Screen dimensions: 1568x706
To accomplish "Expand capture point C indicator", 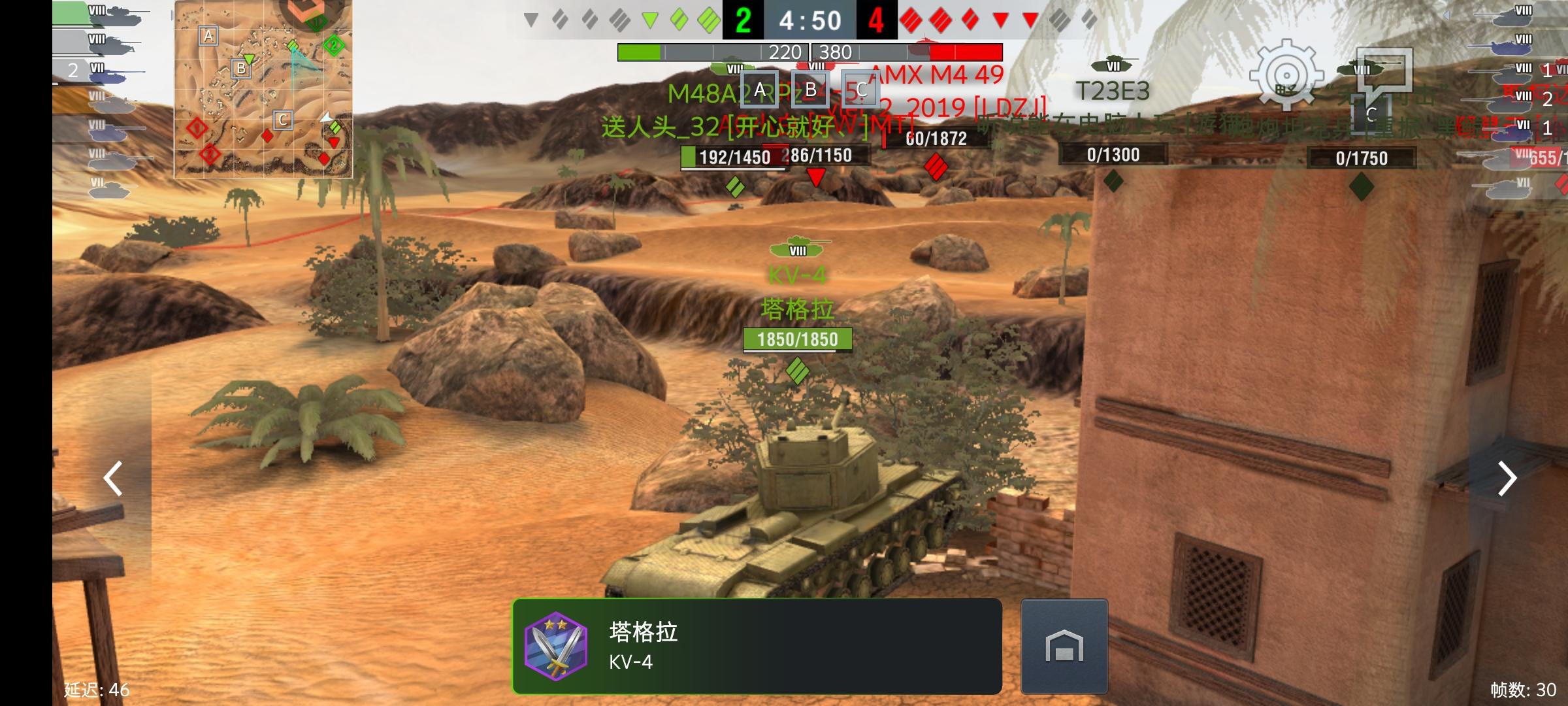I will pos(861,87).
